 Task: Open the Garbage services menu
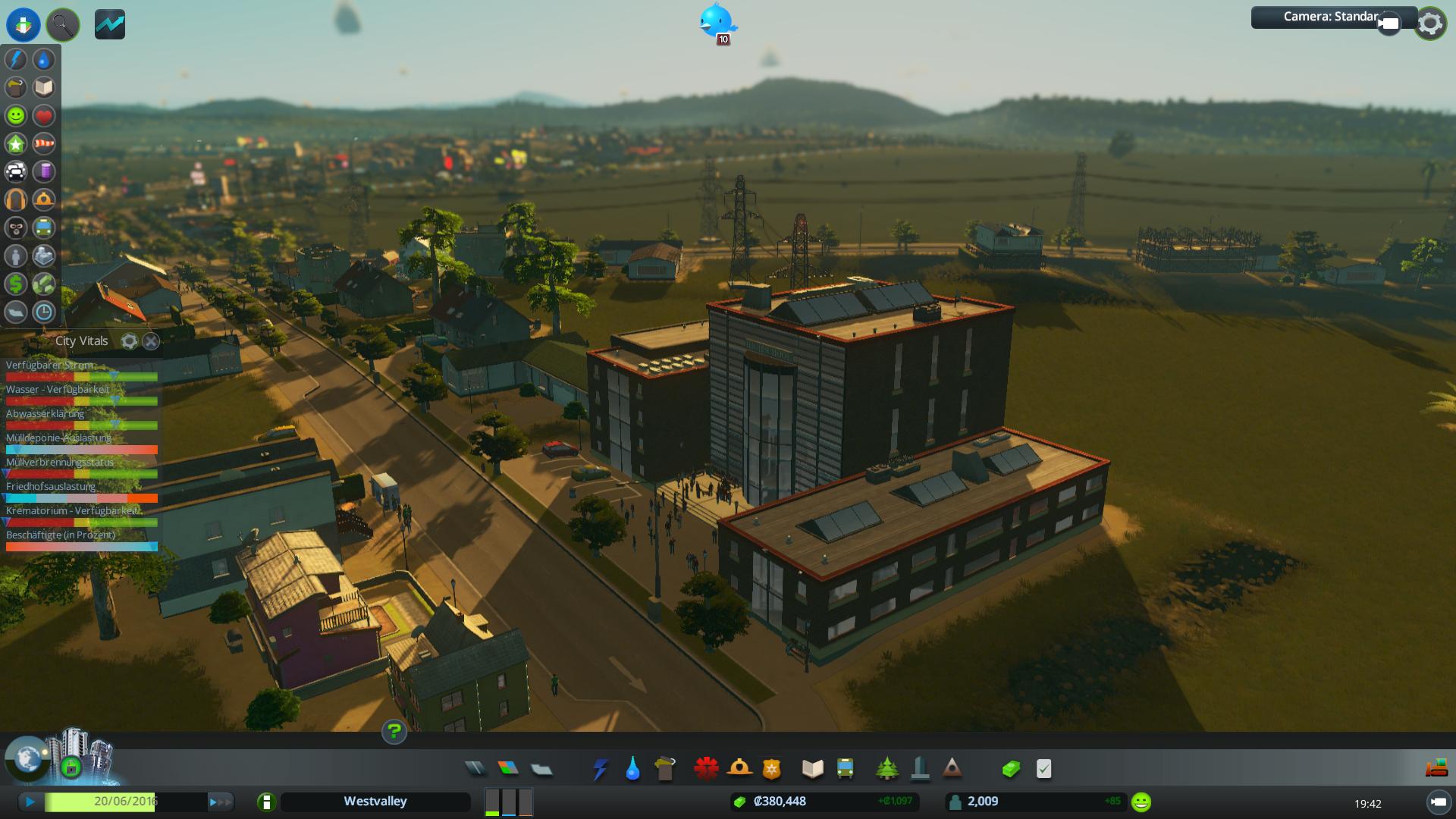(x=665, y=769)
